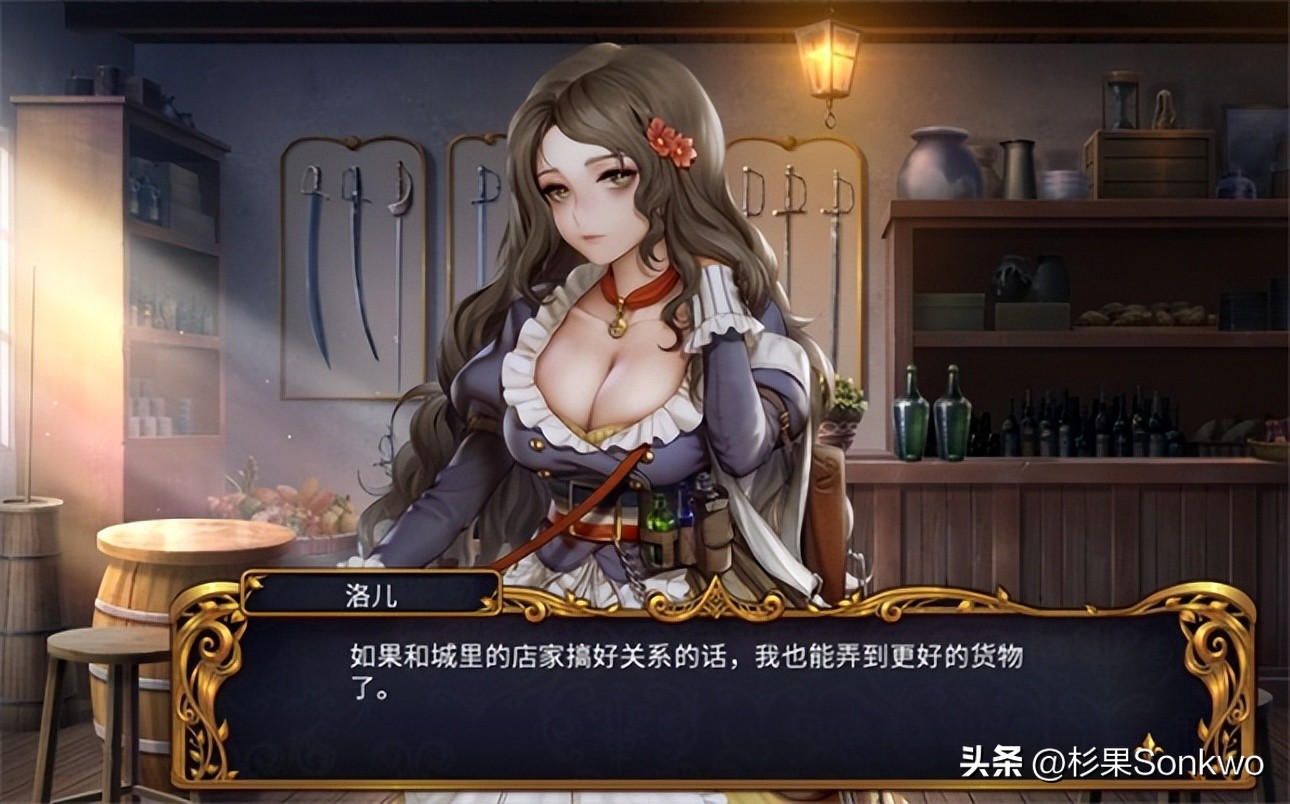Select the red flower in 洛儿's hair

pos(672,140)
